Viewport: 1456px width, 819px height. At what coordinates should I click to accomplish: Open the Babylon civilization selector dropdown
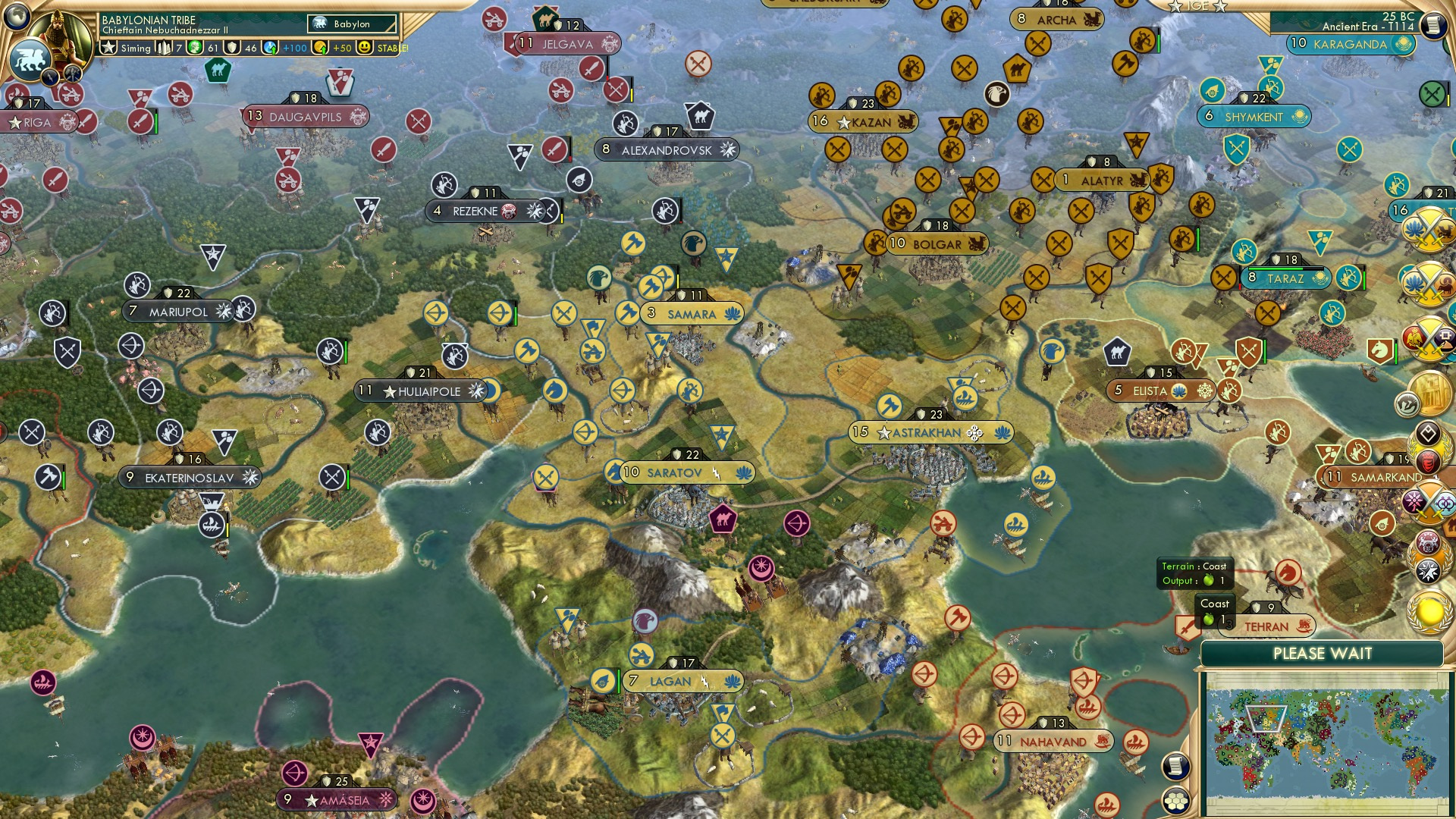coord(349,24)
